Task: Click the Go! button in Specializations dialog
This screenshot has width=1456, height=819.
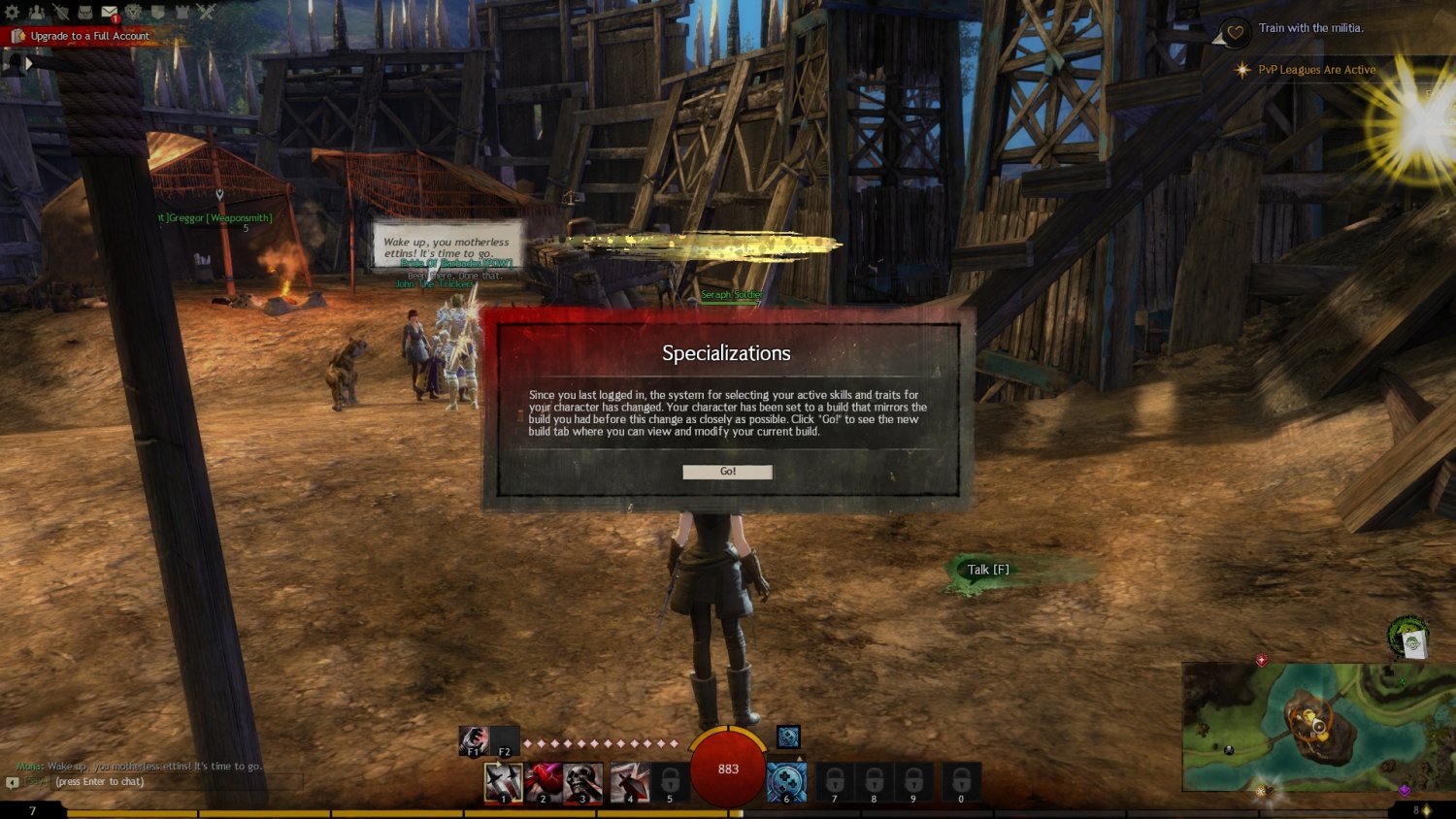Action: 727,472
